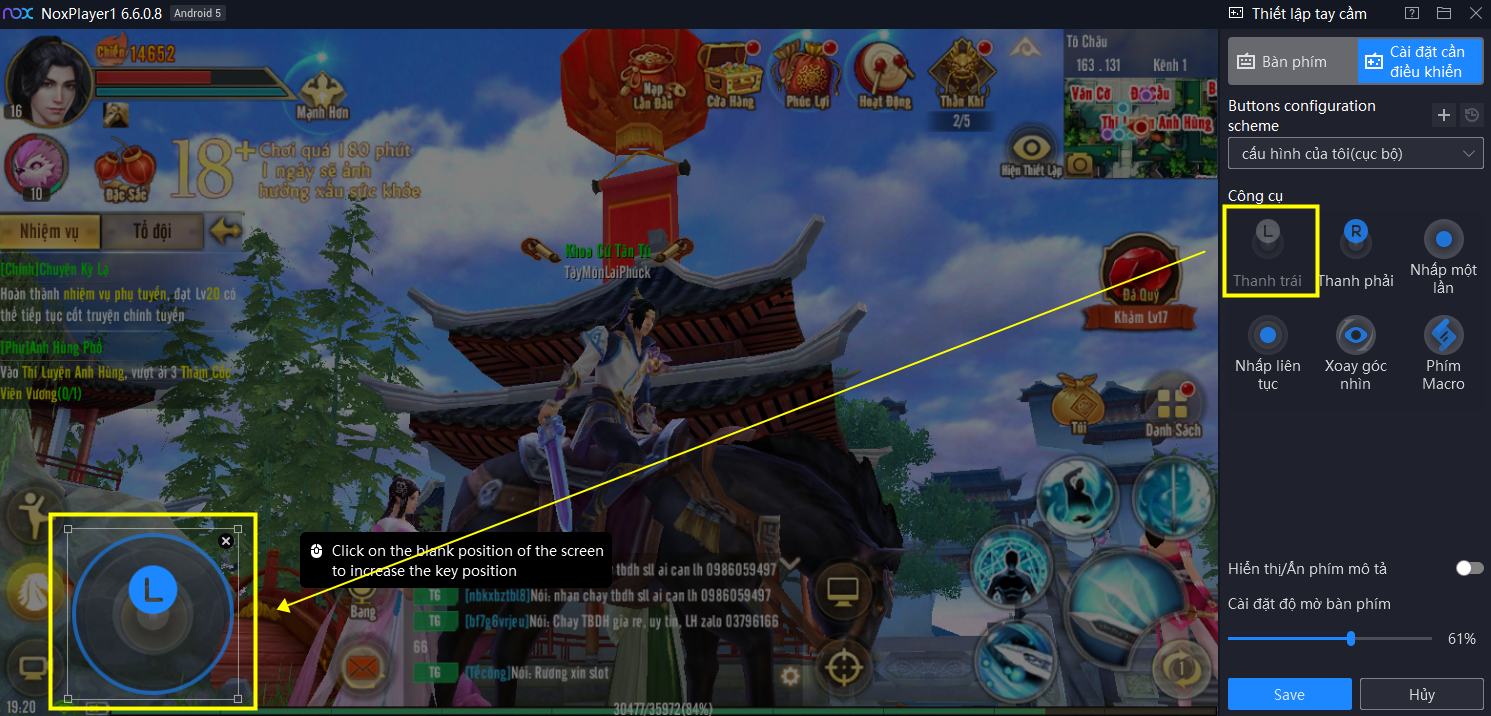Switch to the Tổ đội team tab
Screen dimensions: 1491x716
152,231
